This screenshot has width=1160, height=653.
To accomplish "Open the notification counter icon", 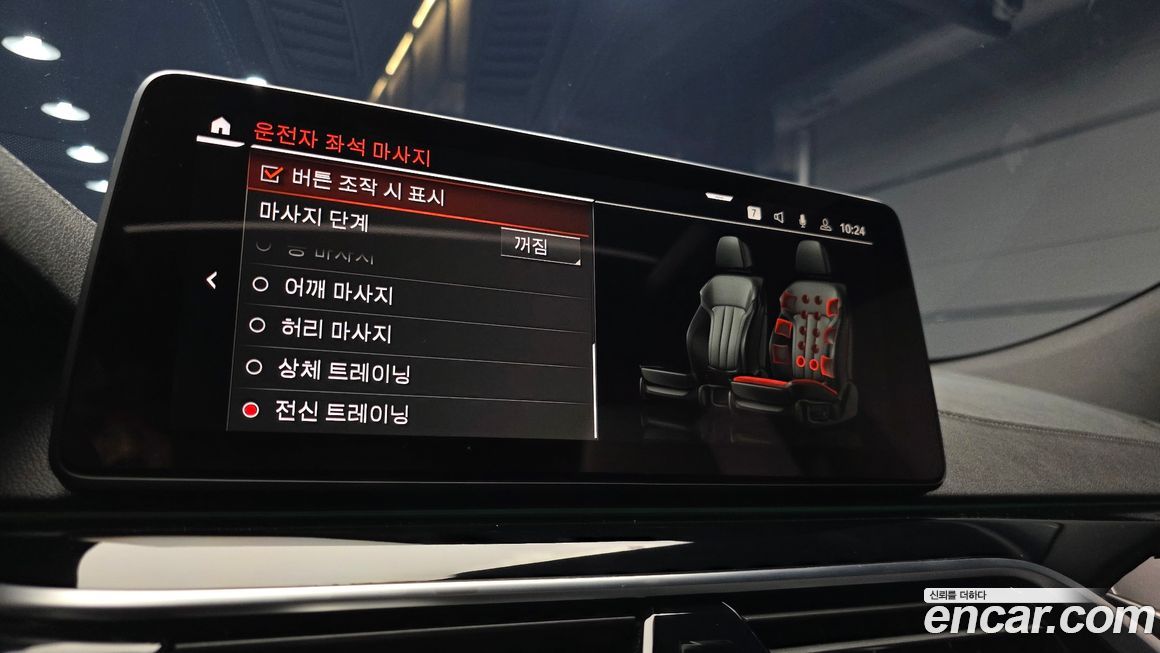I will (x=753, y=213).
